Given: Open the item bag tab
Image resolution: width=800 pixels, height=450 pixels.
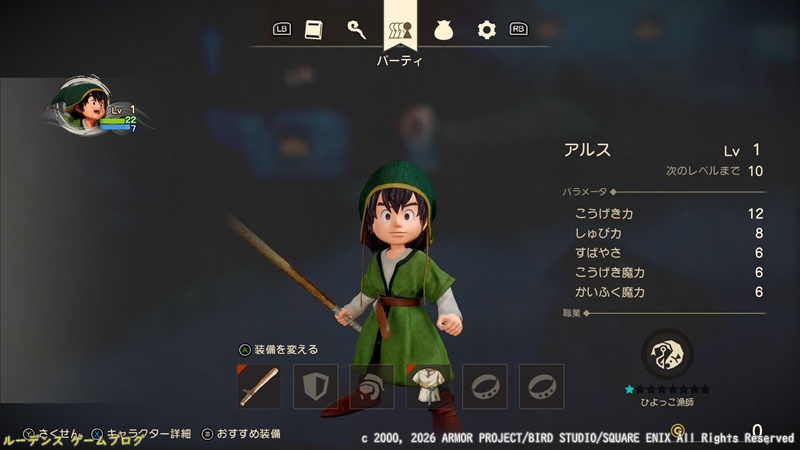Looking at the screenshot, I should pos(443,30).
